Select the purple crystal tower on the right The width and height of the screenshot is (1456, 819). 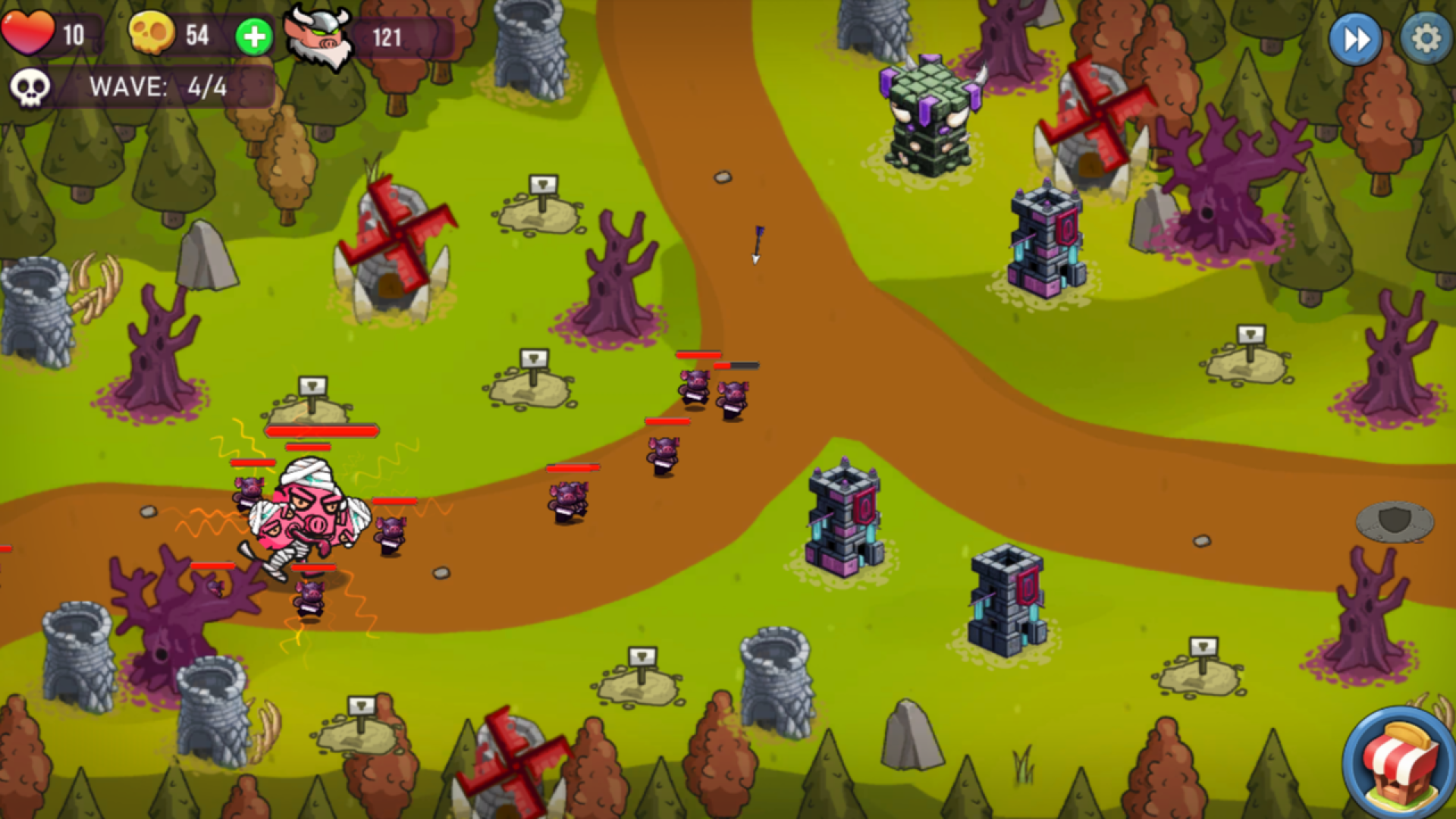click(1046, 243)
